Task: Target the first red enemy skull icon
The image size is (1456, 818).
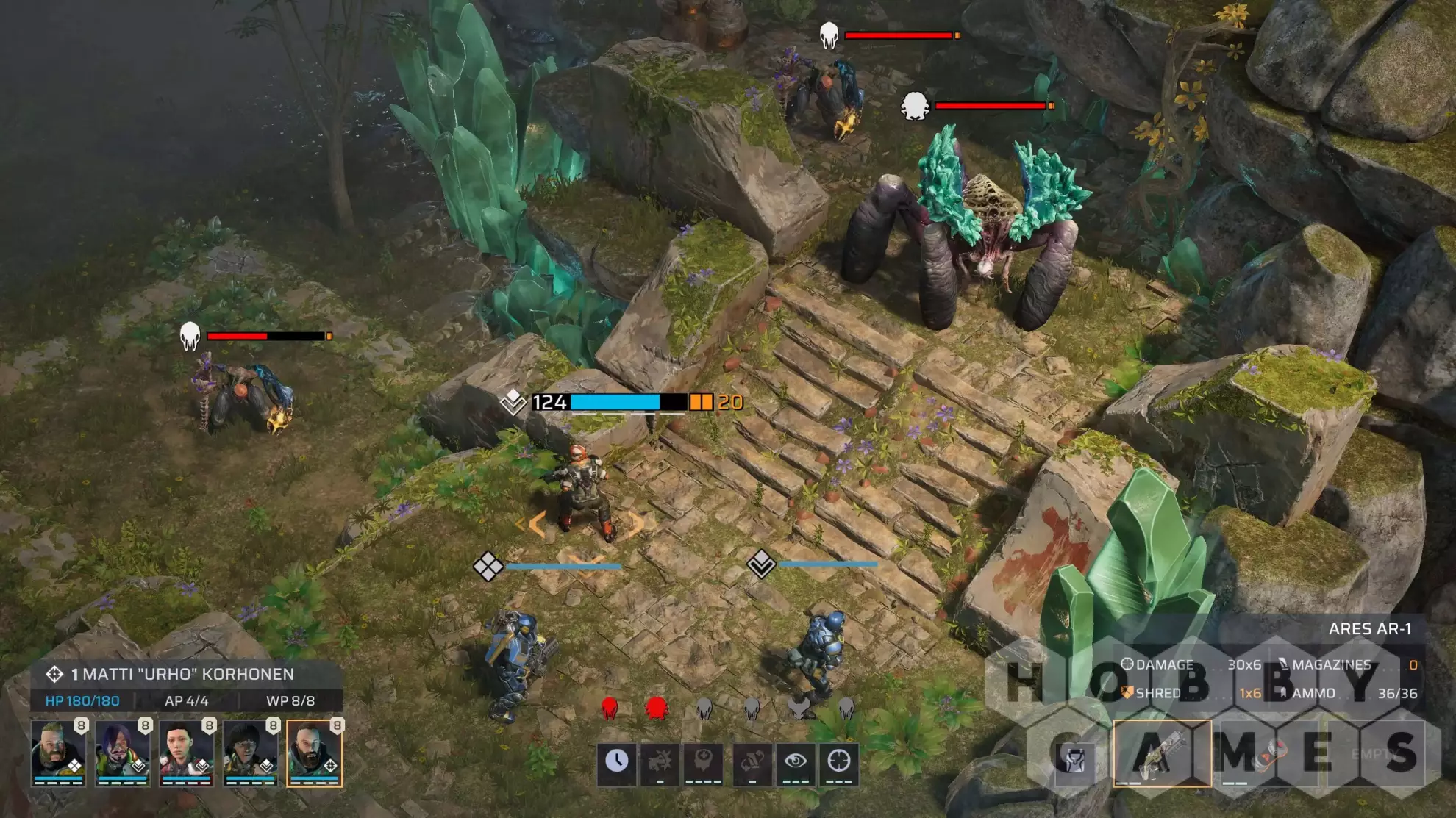Action: tap(609, 708)
